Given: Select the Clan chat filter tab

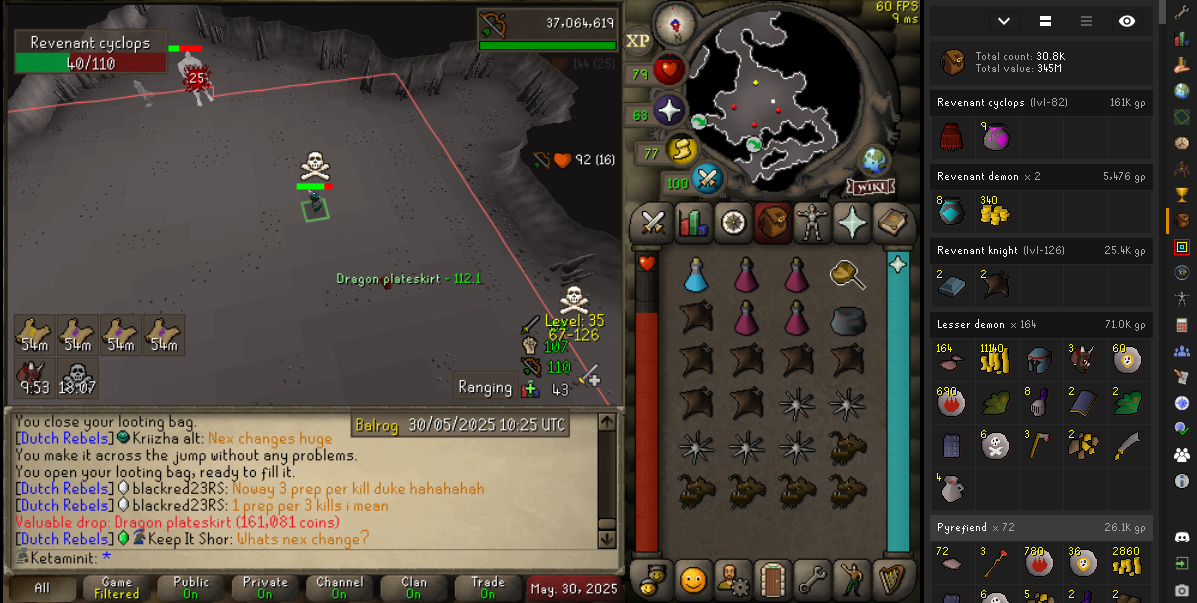Looking at the screenshot, I should pos(414,588).
